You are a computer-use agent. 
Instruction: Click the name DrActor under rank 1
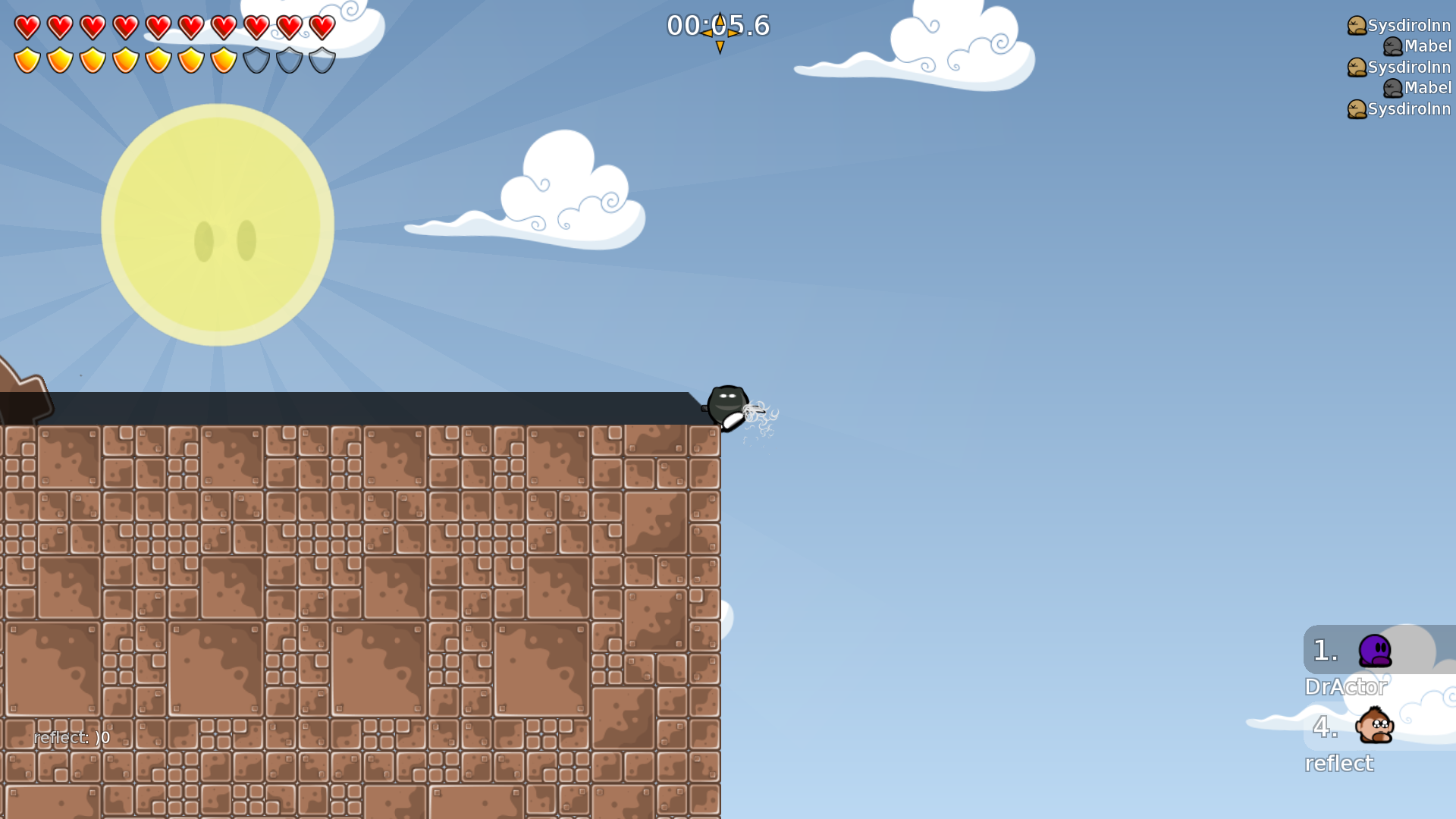click(1346, 687)
